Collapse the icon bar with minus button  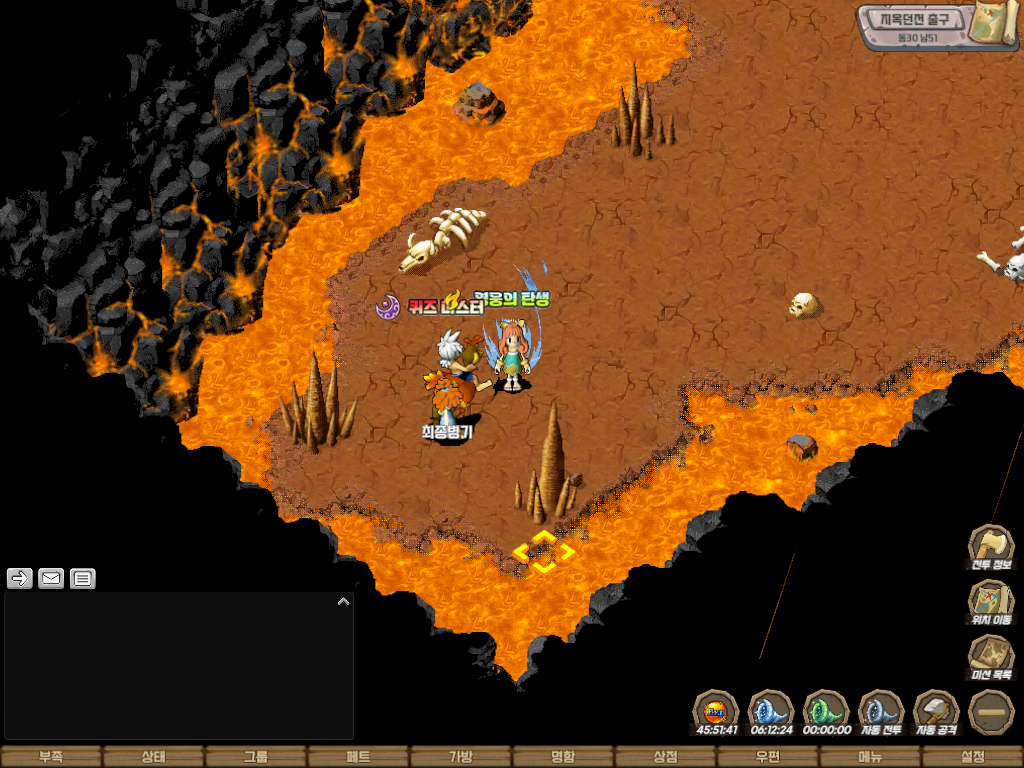(991, 712)
